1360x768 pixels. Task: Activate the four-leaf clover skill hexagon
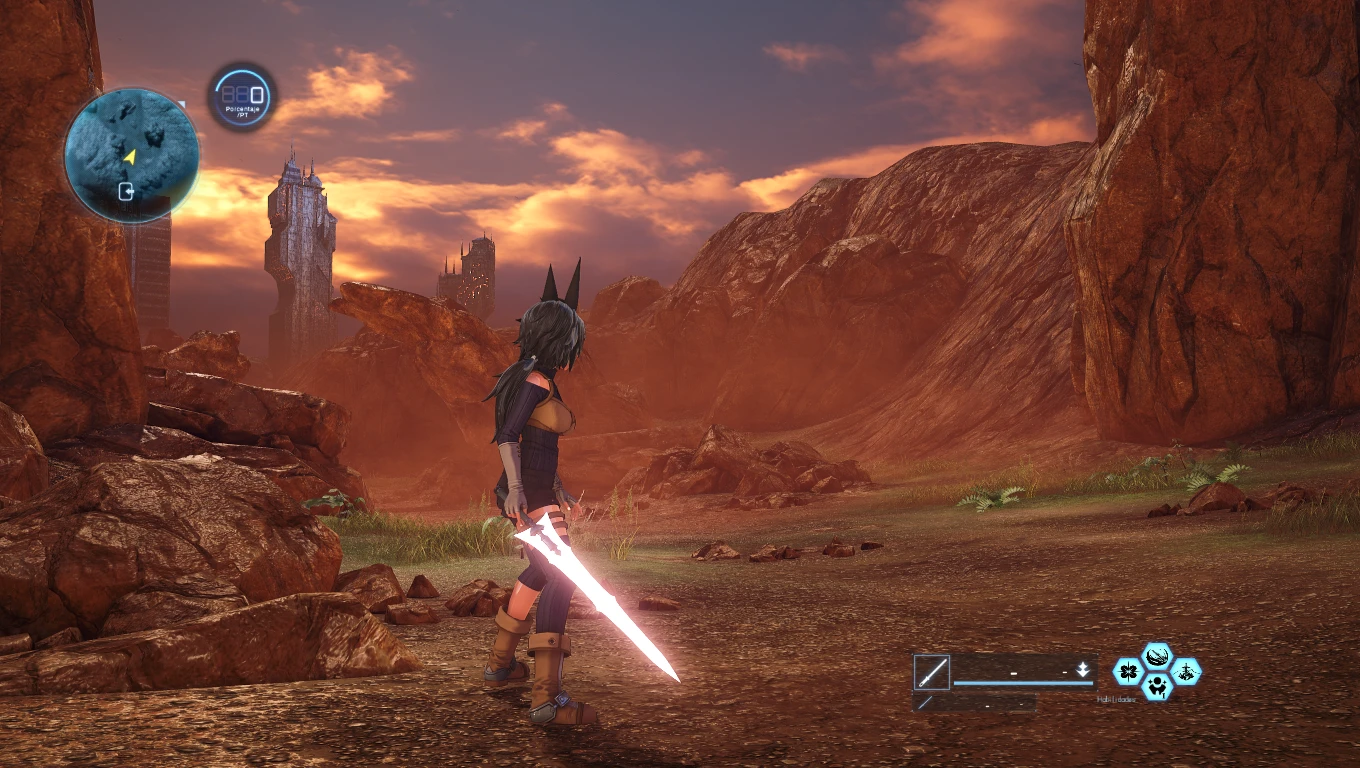1129,671
